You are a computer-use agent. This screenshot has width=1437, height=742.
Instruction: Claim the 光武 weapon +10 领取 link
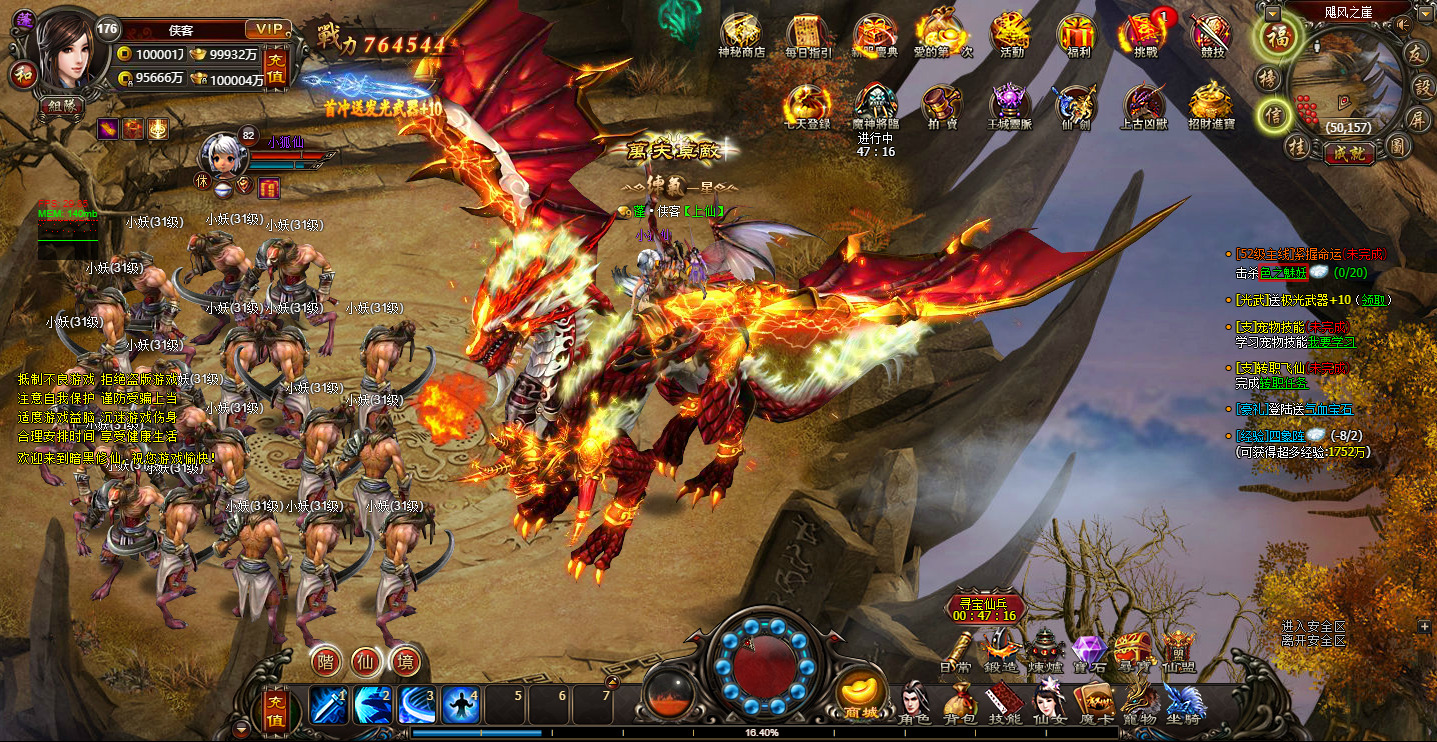pos(1373,299)
